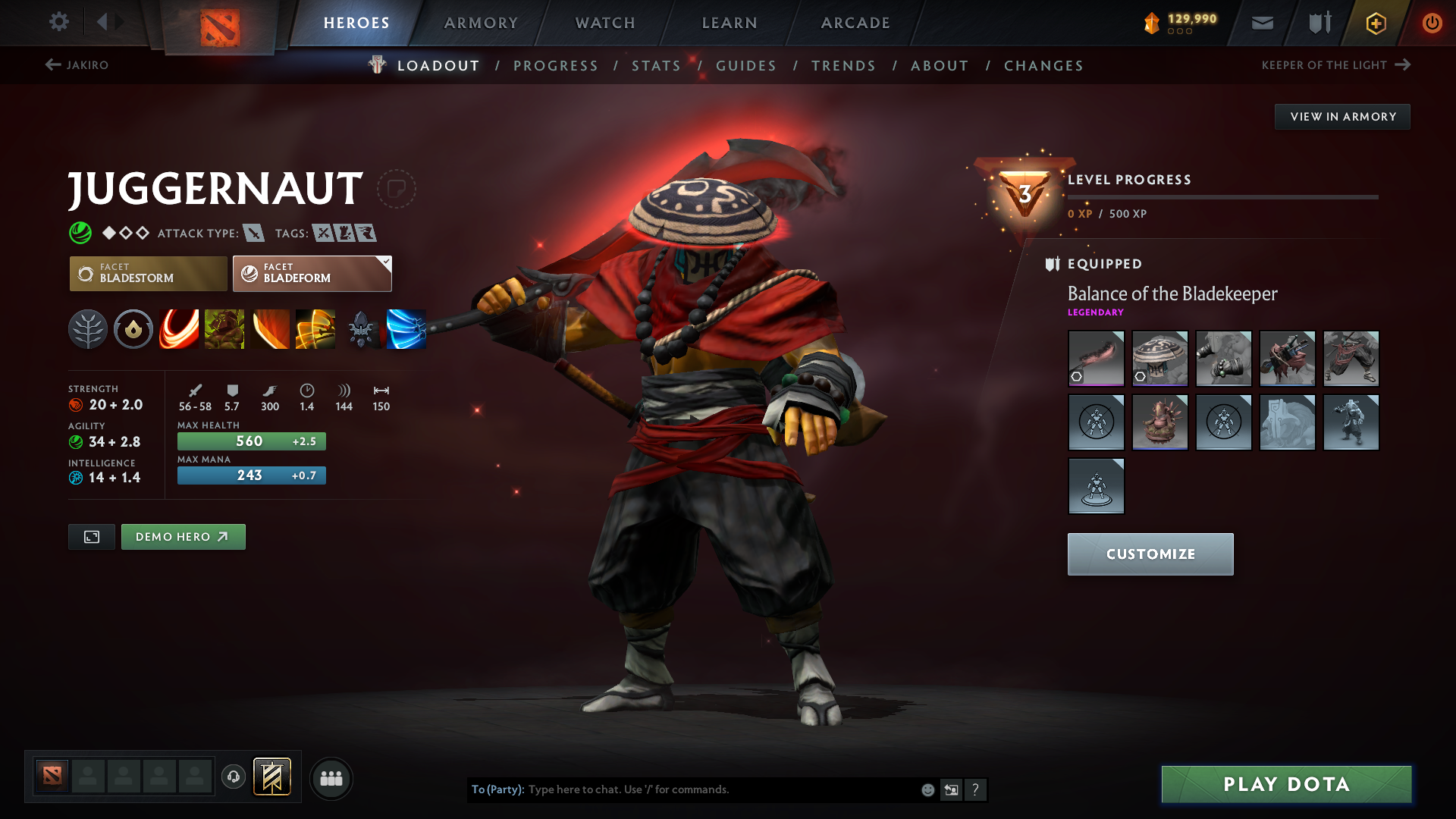
Task: Open the armory shield-and-sword icon
Action: click(x=1318, y=23)
